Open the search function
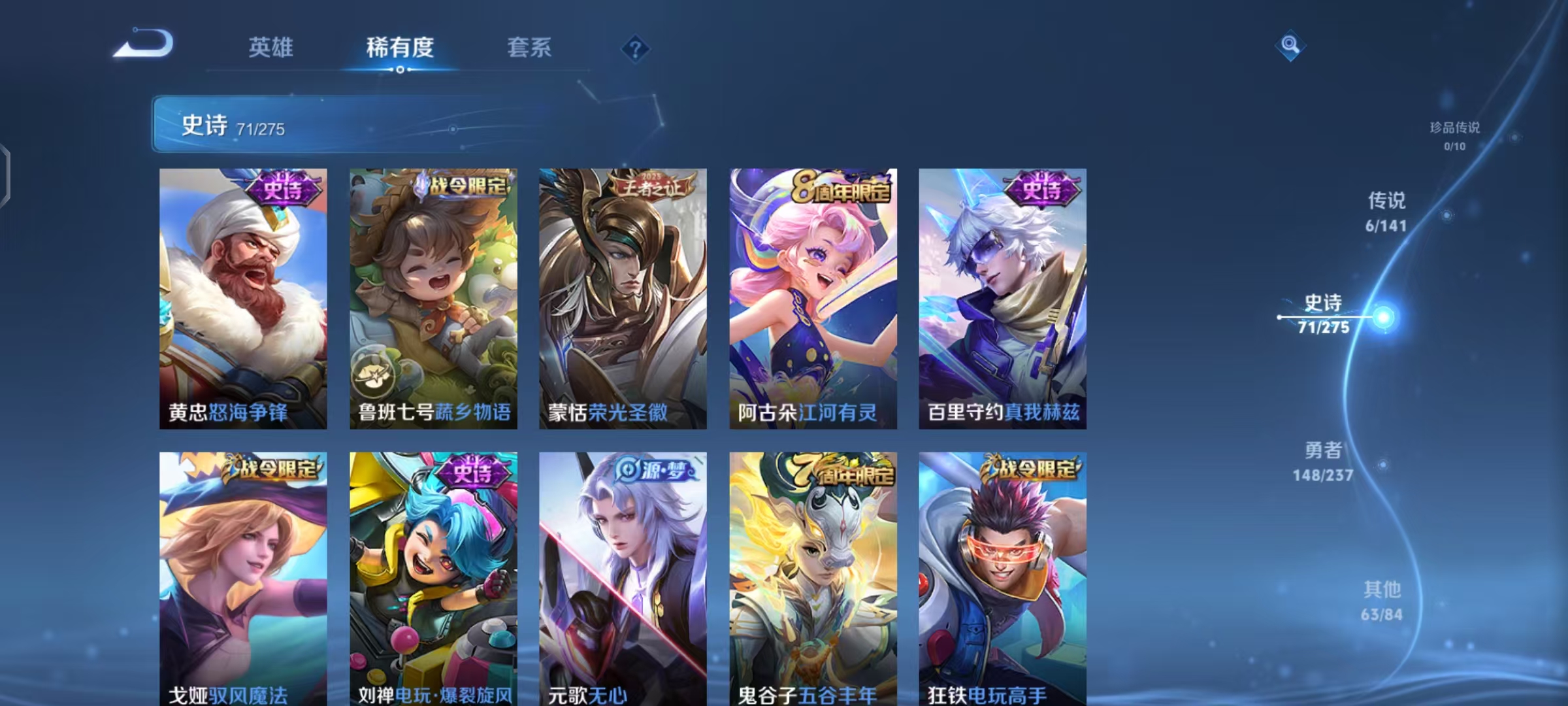Viewport: 1568px width, 706px height. click(x=1289, y=44)
